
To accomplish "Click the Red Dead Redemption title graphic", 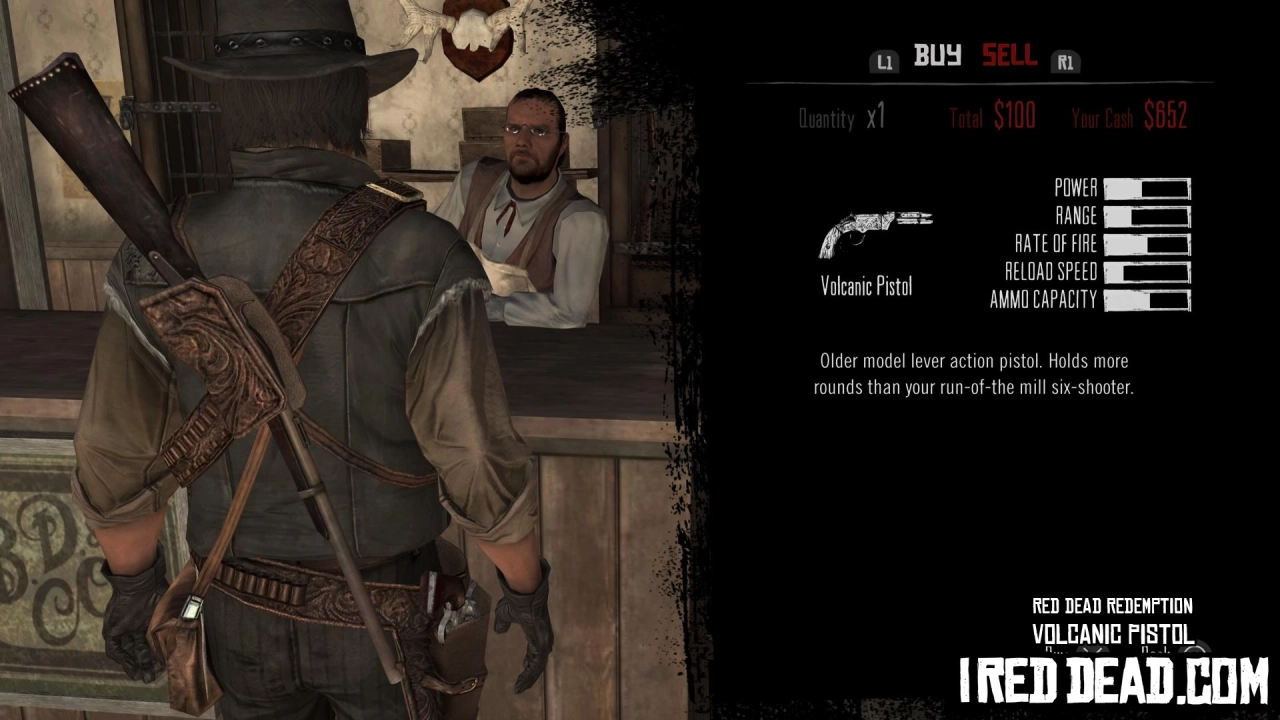I will click(x=1111, y=606).
